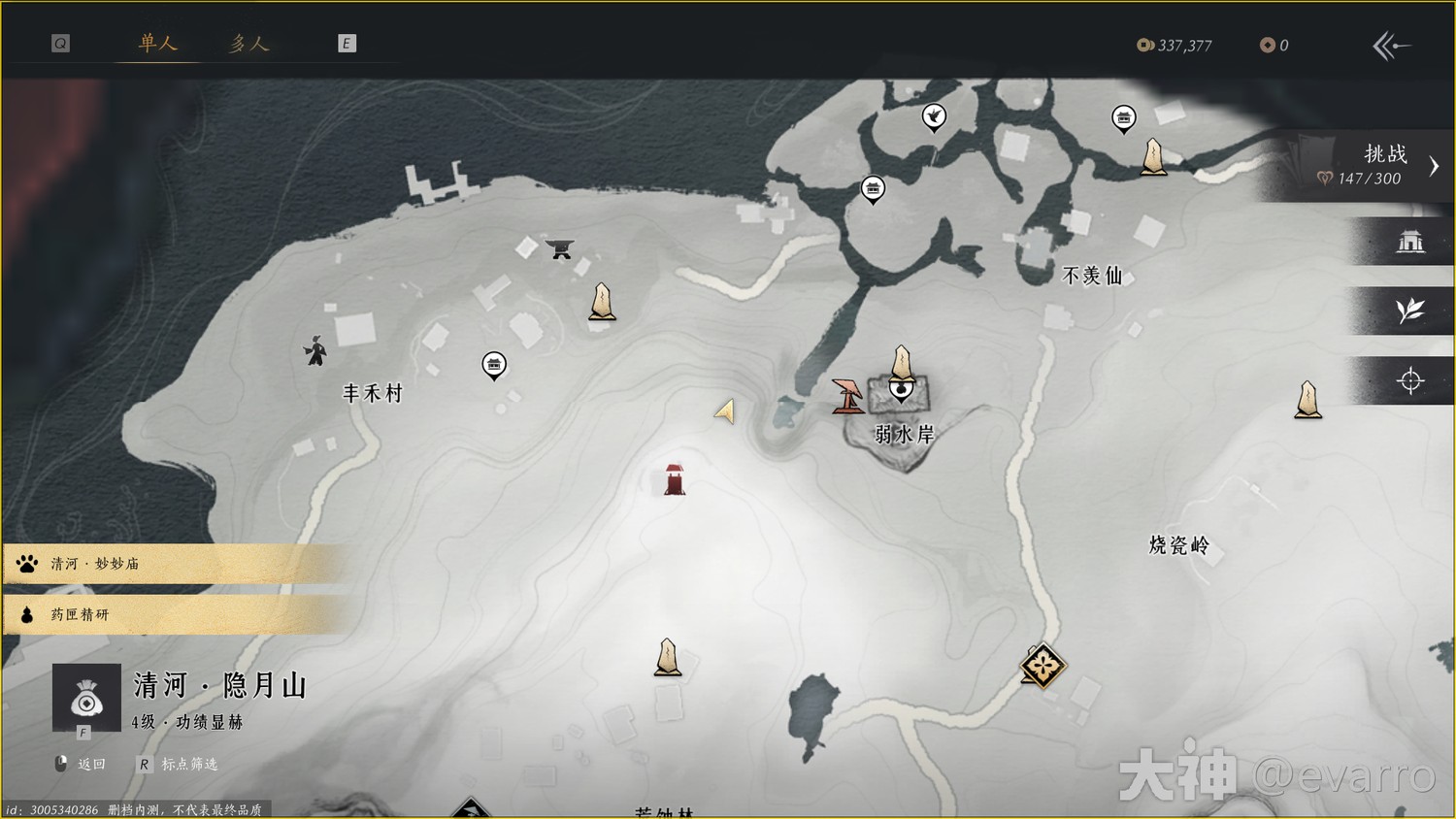Select the 药匣精研 quest tracker
1456x819 pixels.
click(x=175, y=614)
